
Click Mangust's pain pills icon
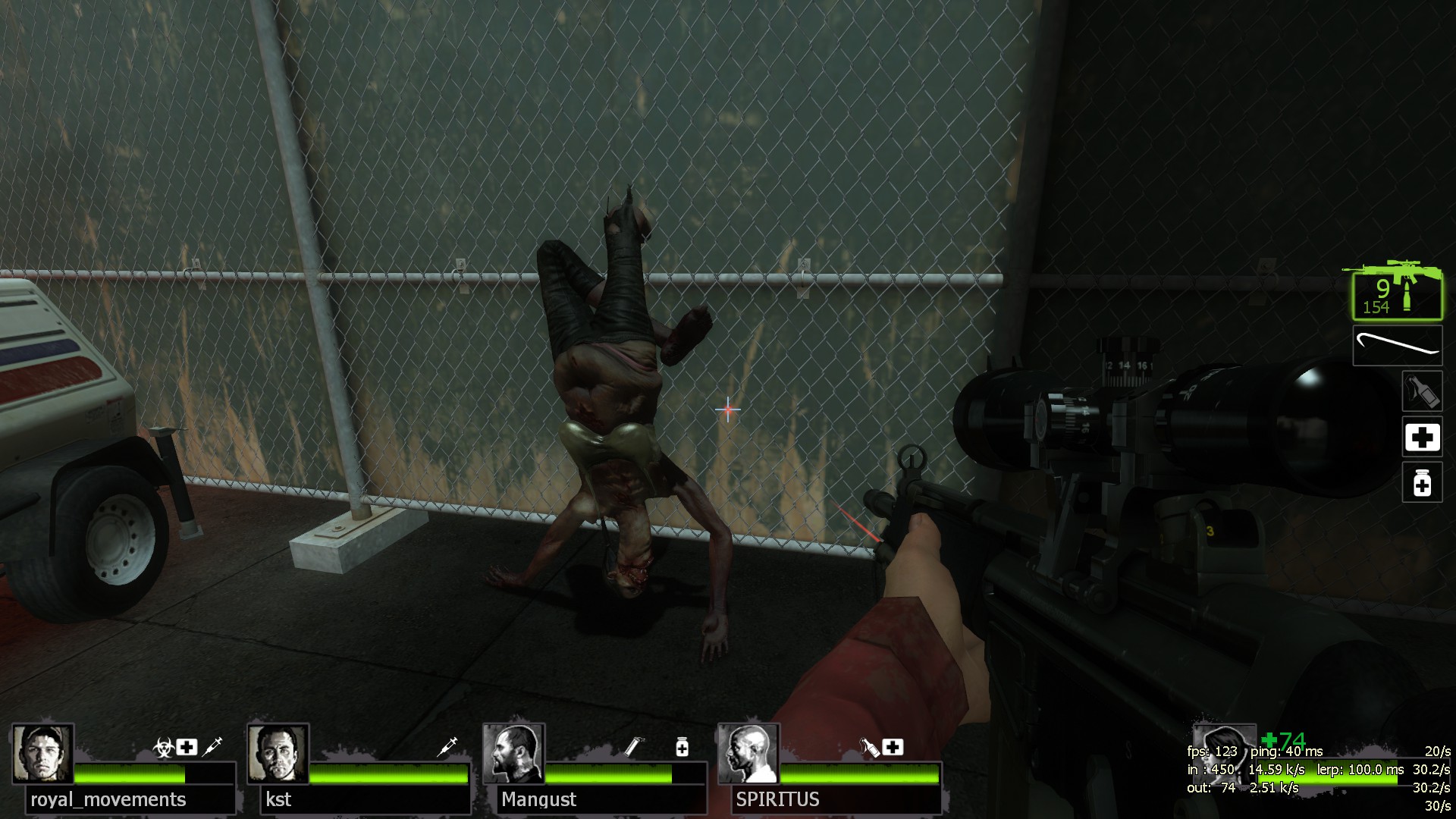tap(682, 747)
